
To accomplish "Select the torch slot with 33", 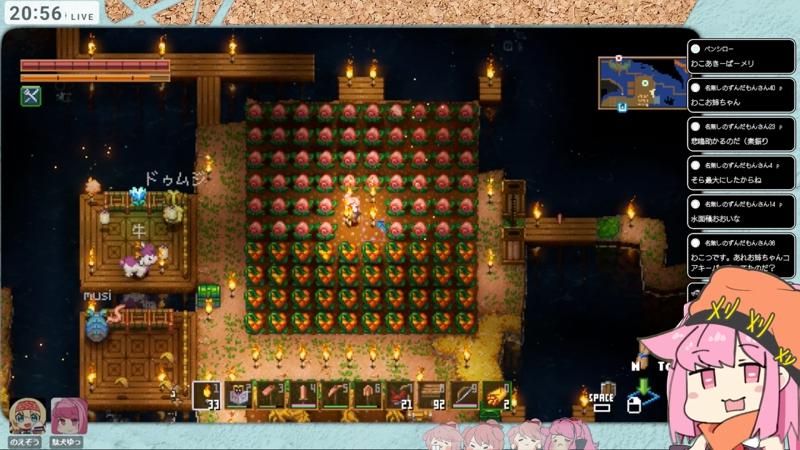I will pyautogui.click(x=207, y=395).
